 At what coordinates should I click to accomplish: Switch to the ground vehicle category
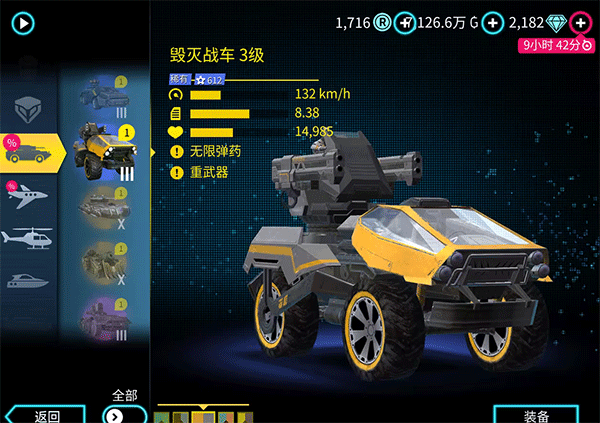pos(32,151)
